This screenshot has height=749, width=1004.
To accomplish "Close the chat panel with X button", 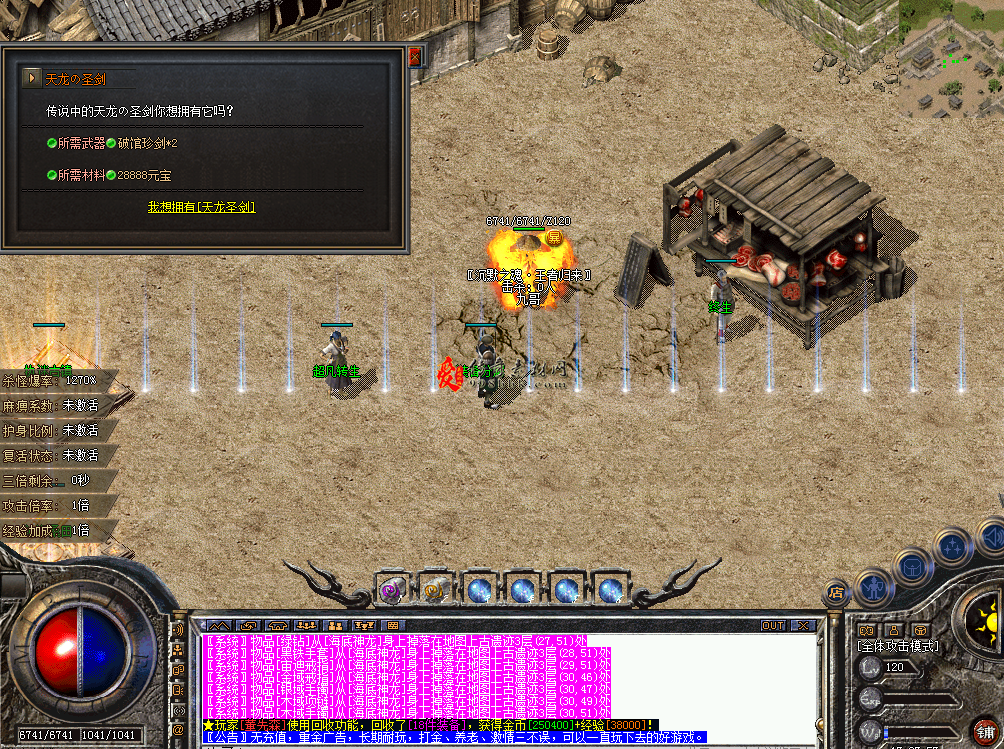I will coord(802,626).
